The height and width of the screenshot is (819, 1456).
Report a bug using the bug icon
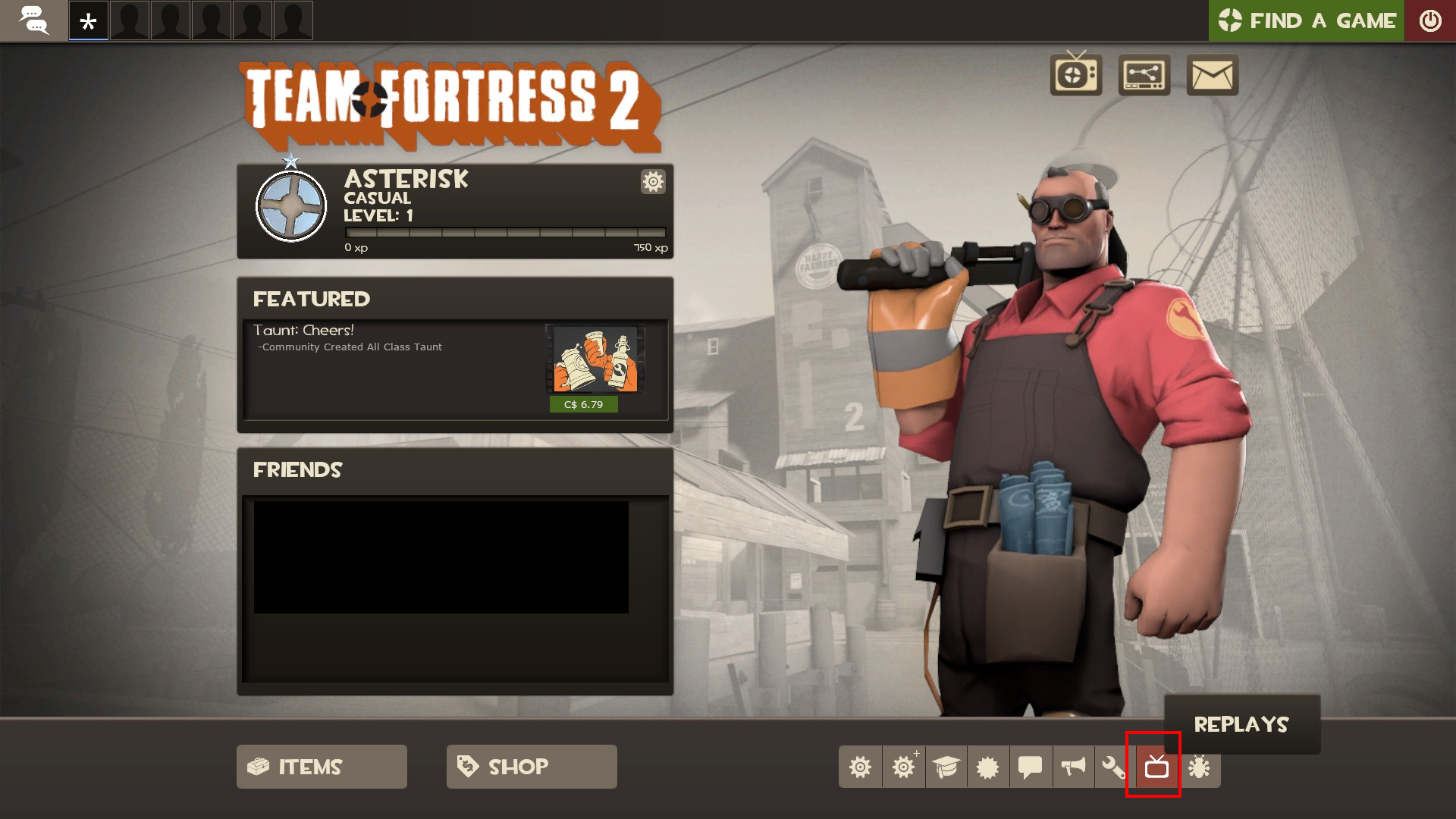[x=1197, y=767]
